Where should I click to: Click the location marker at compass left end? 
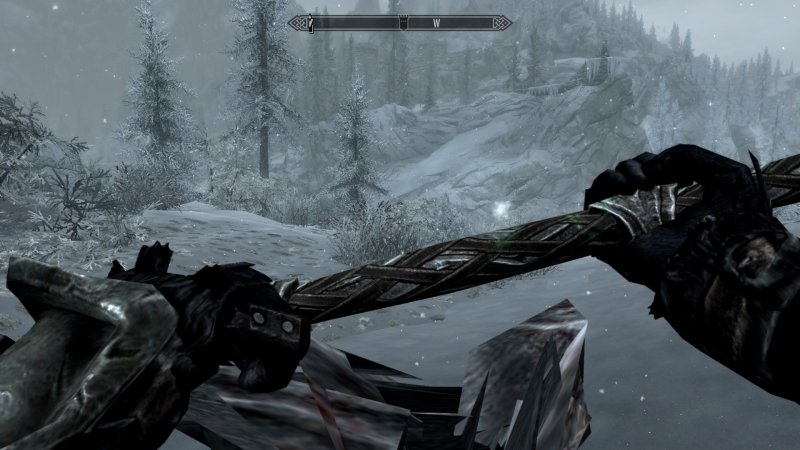[312, 22]
